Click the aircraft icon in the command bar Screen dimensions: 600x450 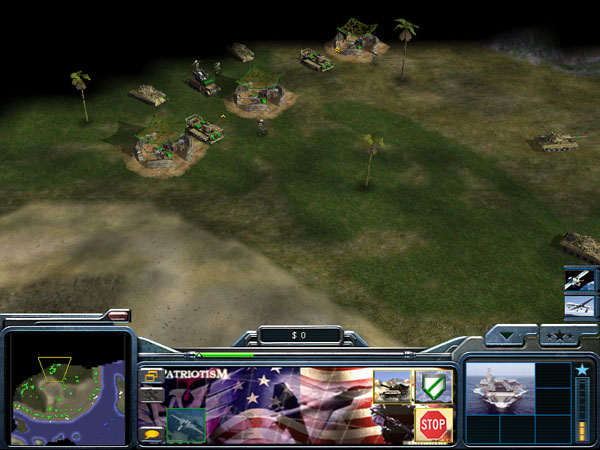coord(186,425)
